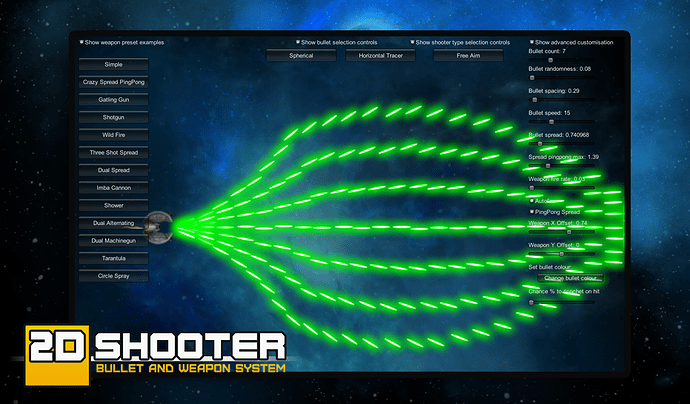The width and height of the screenshot is (690, 404).
Task: Toggle Show advanced customisation checkbox
Action: tap(532, 43)
